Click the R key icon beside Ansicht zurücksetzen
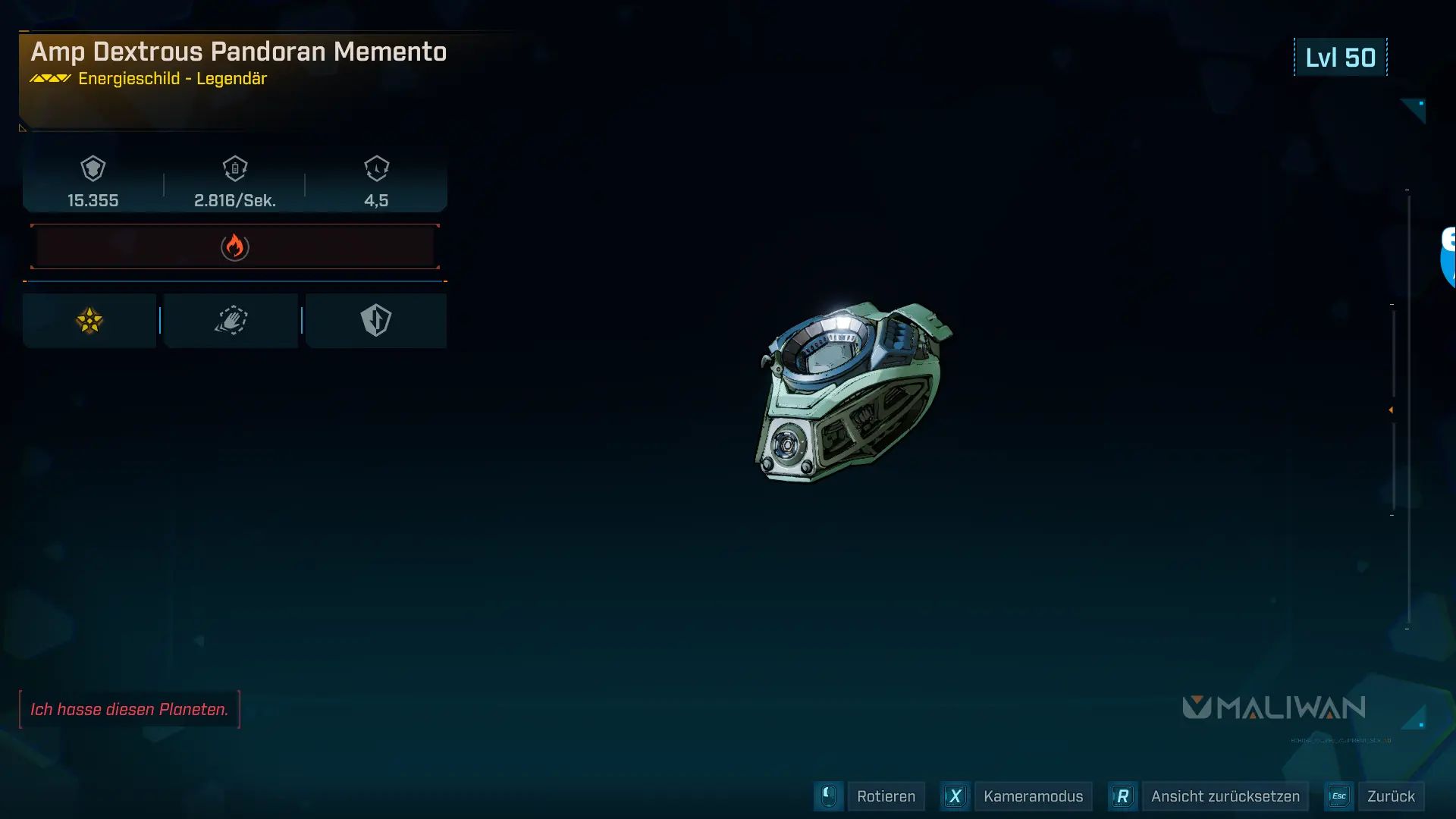This screenshot has height=819, width=1456. (1123, 796)
